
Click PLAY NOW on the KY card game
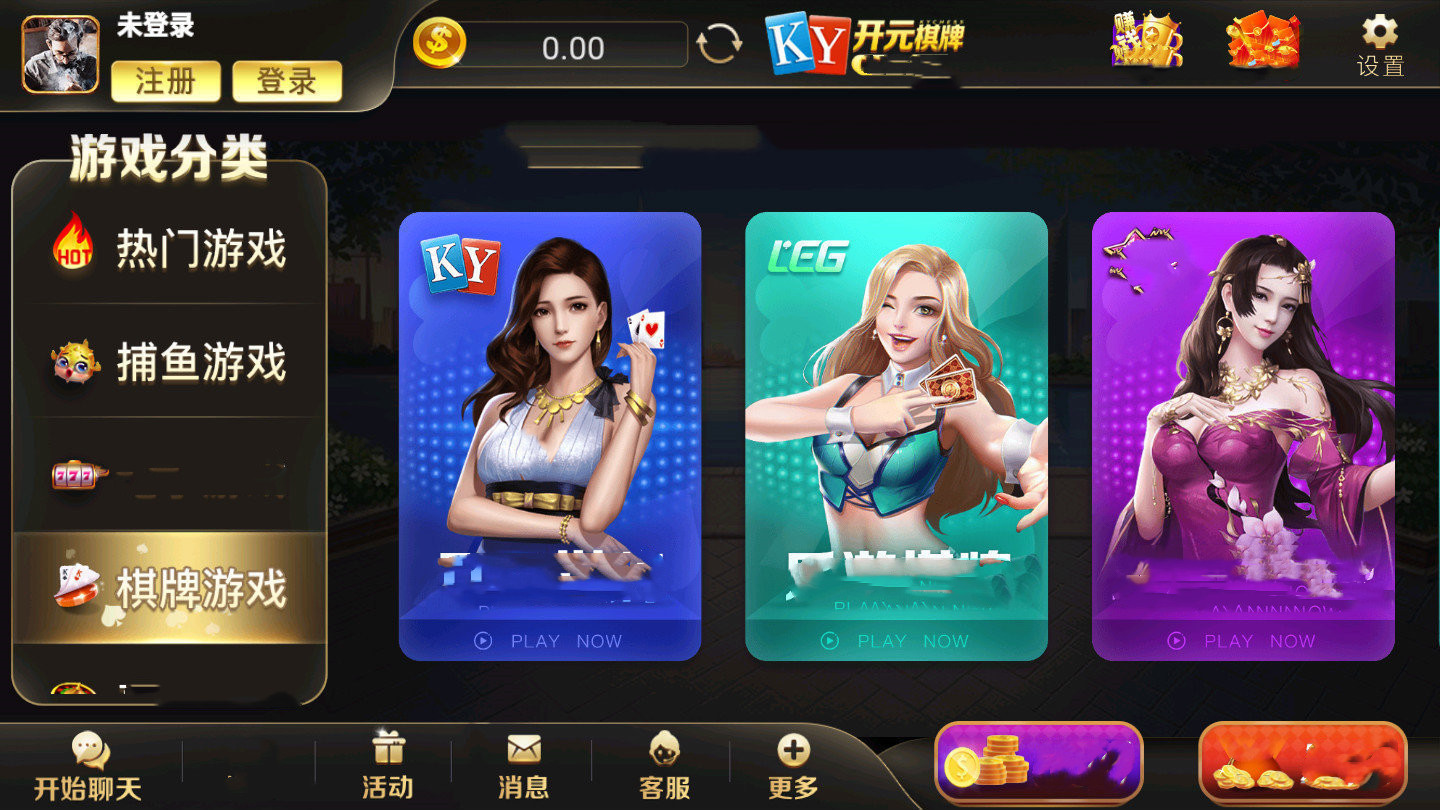pyautogui.click(x=551, y=641)
